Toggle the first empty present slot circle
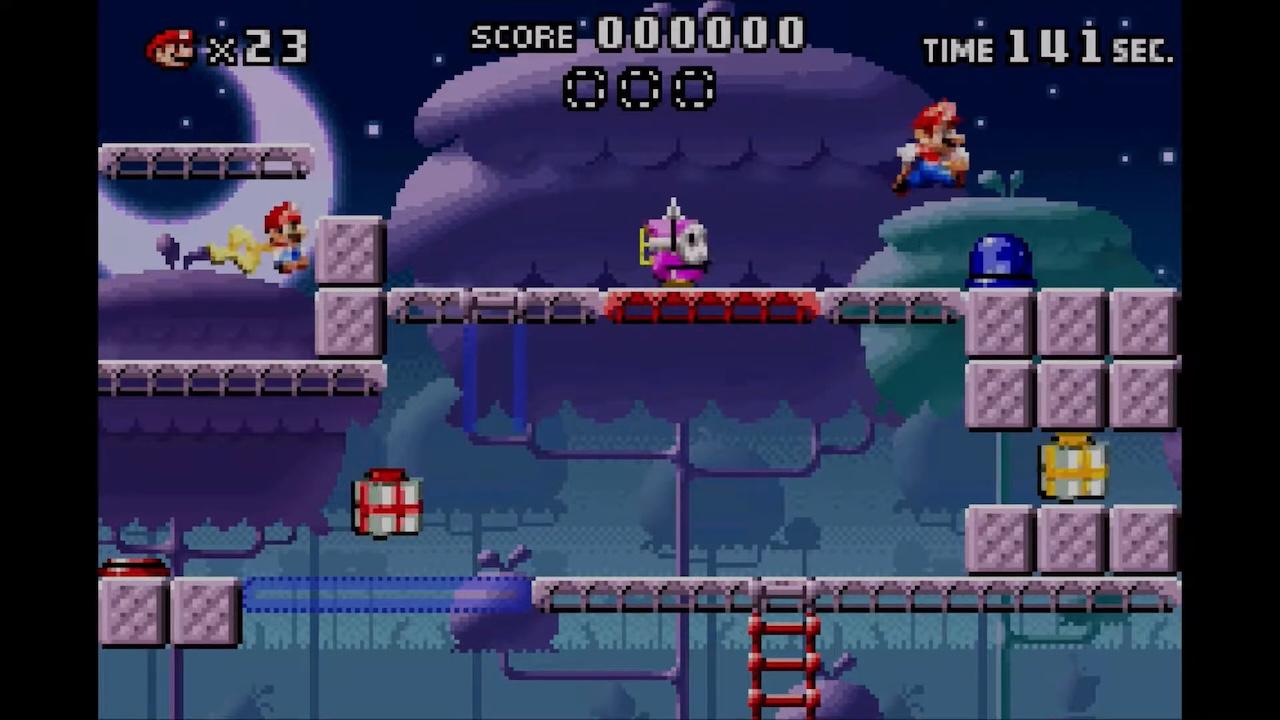1280x720 pixels. click(585, 90)
